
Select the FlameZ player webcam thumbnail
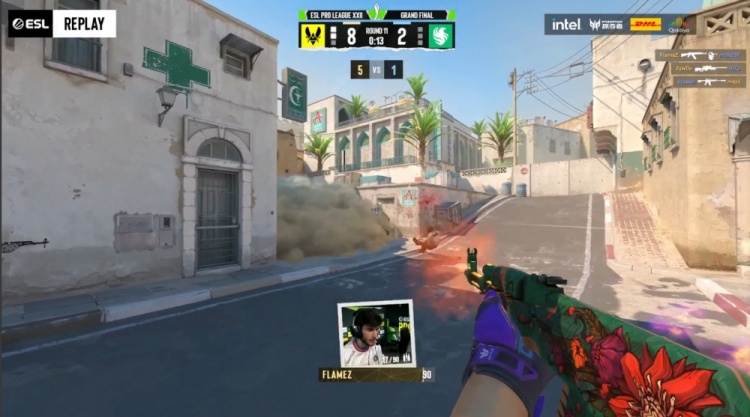(377, 336)
